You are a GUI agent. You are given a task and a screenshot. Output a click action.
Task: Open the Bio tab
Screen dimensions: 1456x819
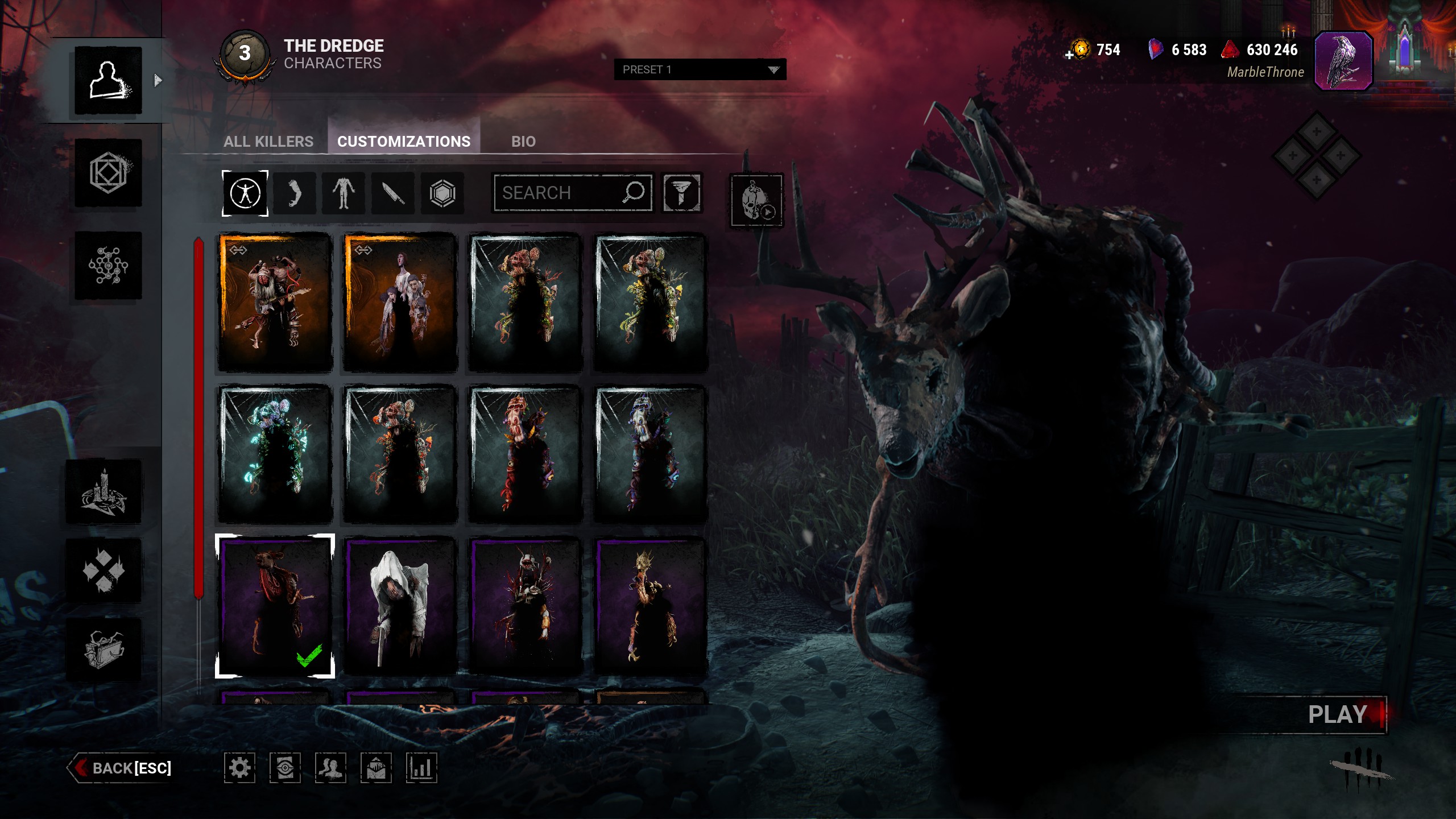[x=523, y=141]
